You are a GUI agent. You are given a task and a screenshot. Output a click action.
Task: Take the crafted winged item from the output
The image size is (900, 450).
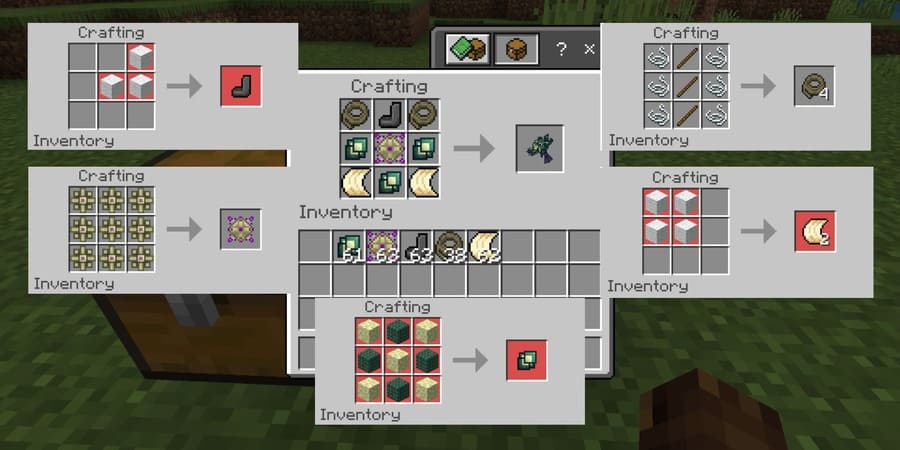[x=540, y=148]
